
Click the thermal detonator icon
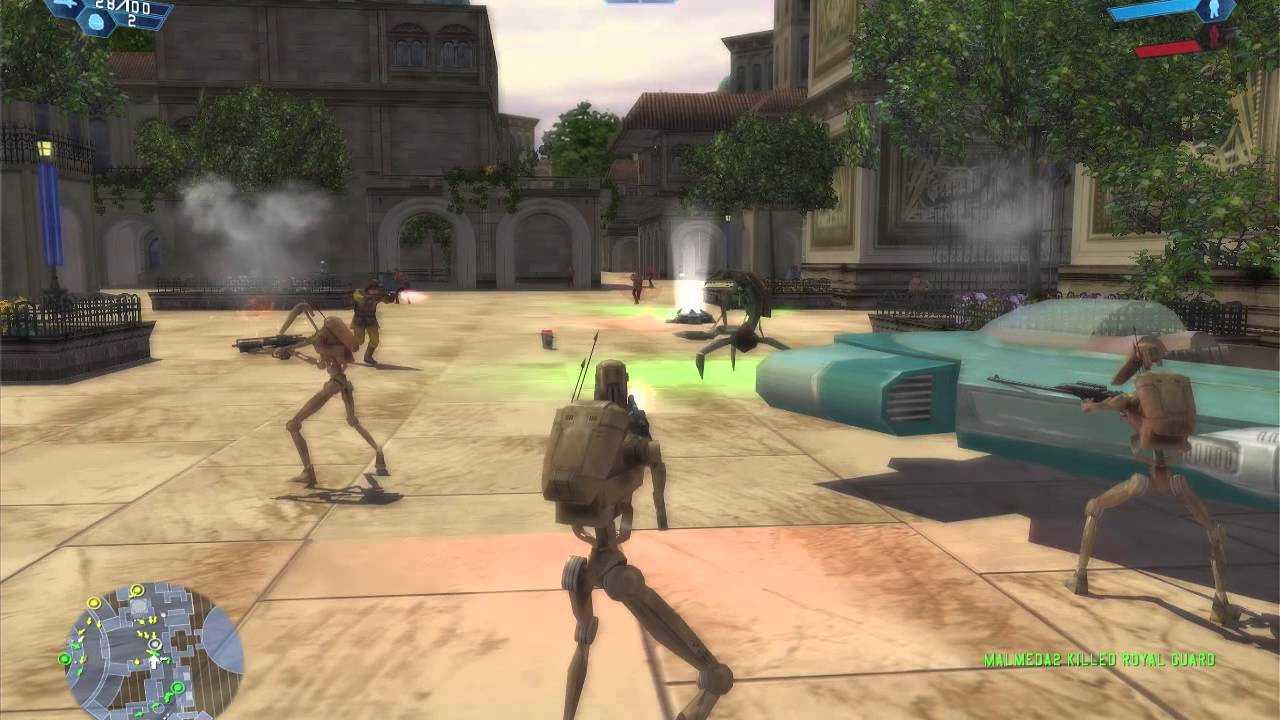coord(95,22)
